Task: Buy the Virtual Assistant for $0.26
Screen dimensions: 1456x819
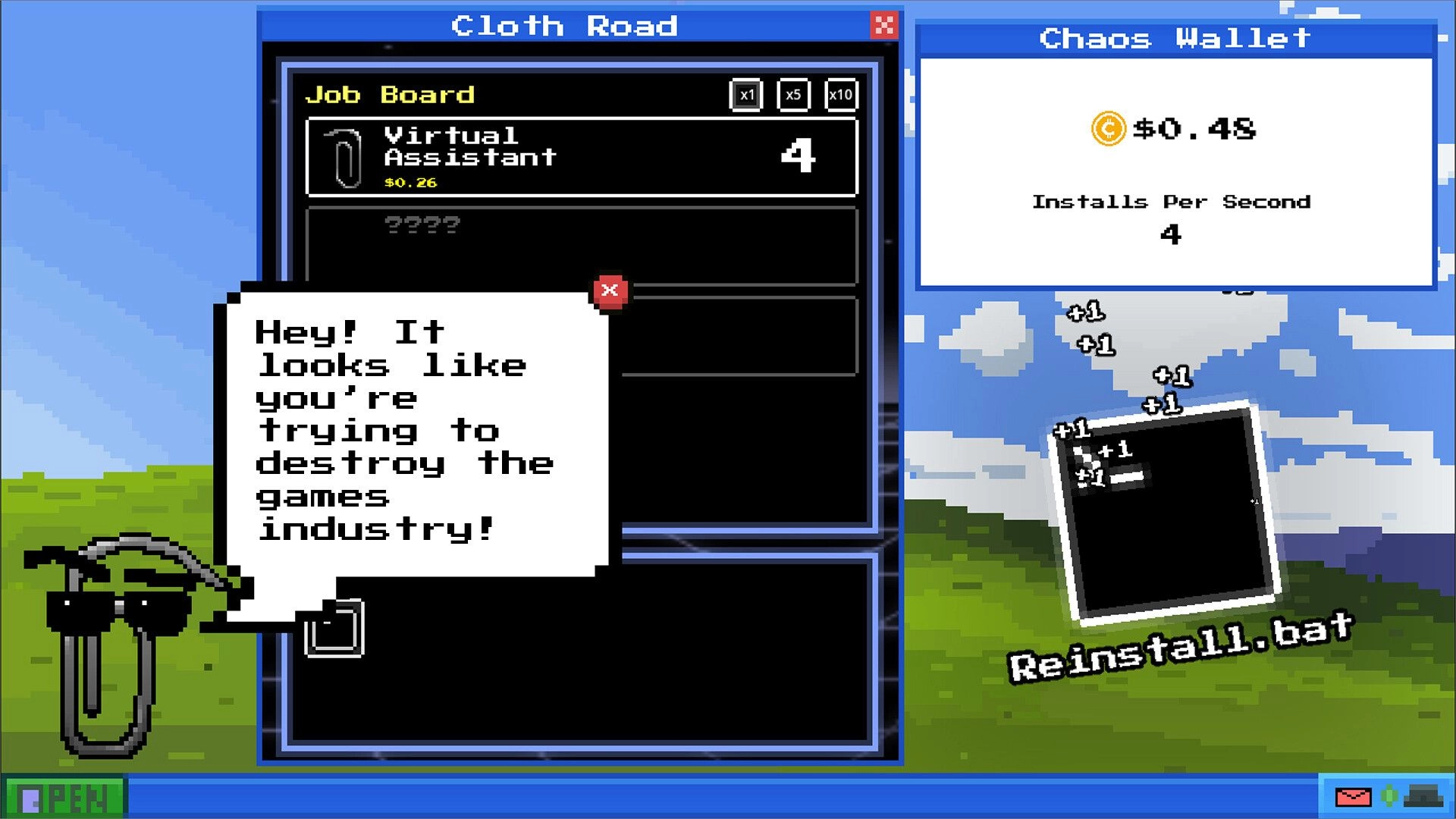Action: pyautogui.click(x=580, y=155)
